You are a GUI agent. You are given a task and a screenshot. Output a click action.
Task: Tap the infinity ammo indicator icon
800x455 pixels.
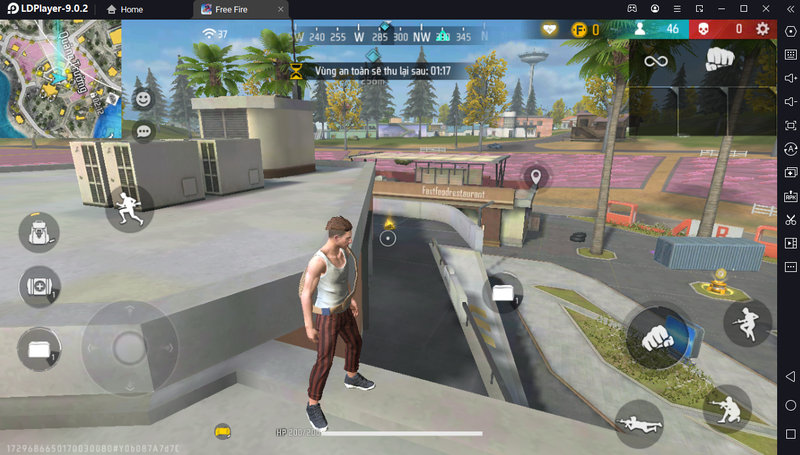(x=655, y=61)
